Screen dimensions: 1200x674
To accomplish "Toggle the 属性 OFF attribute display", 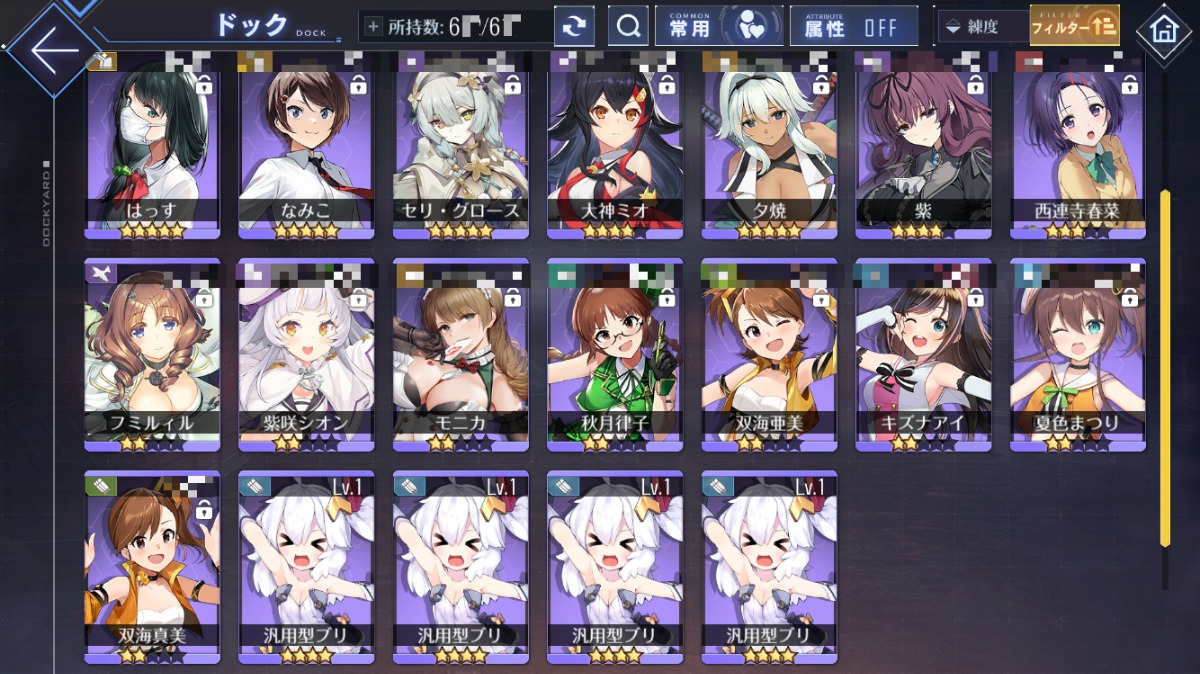I will coord(853,27).
